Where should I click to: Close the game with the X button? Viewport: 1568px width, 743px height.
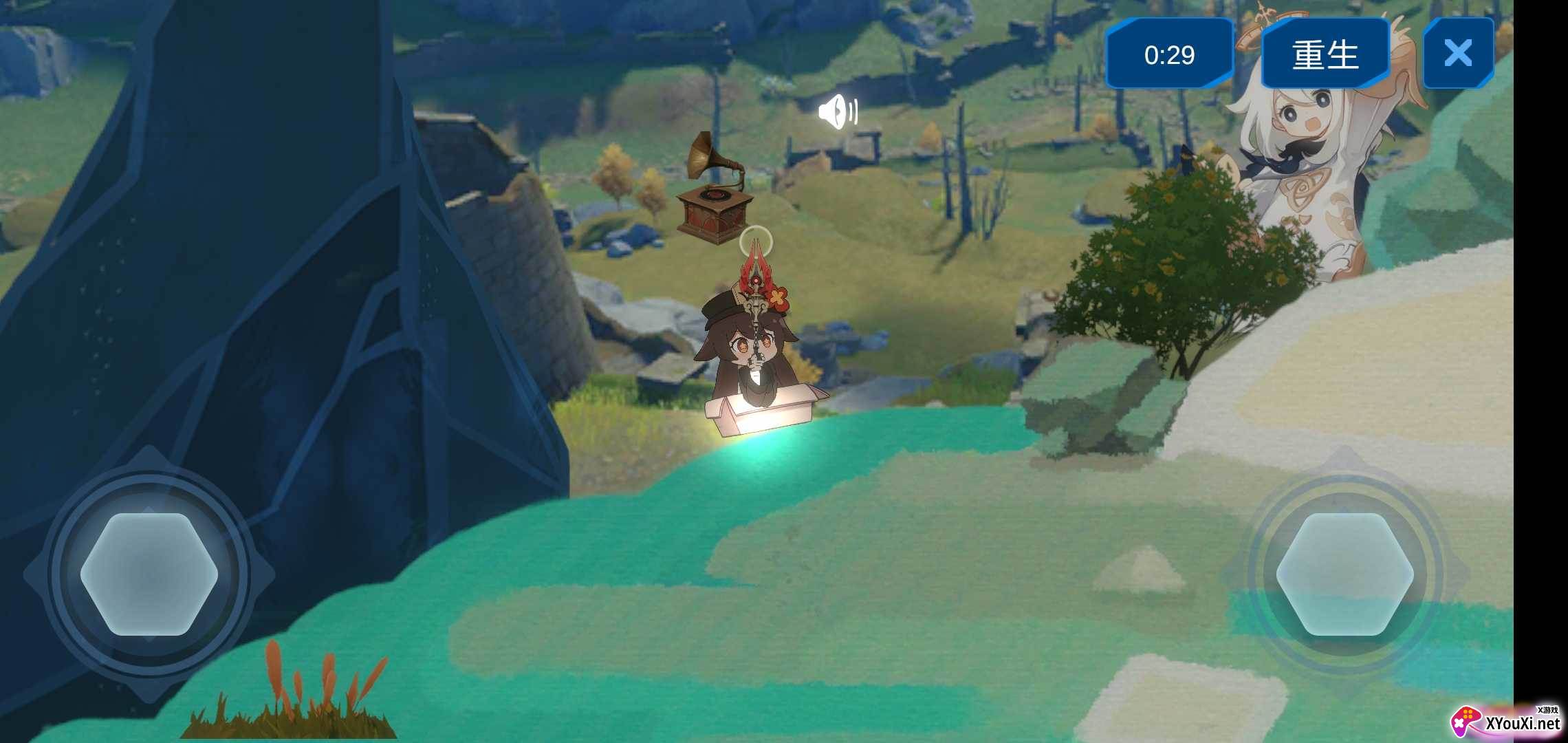click(x=1458, y=53)
